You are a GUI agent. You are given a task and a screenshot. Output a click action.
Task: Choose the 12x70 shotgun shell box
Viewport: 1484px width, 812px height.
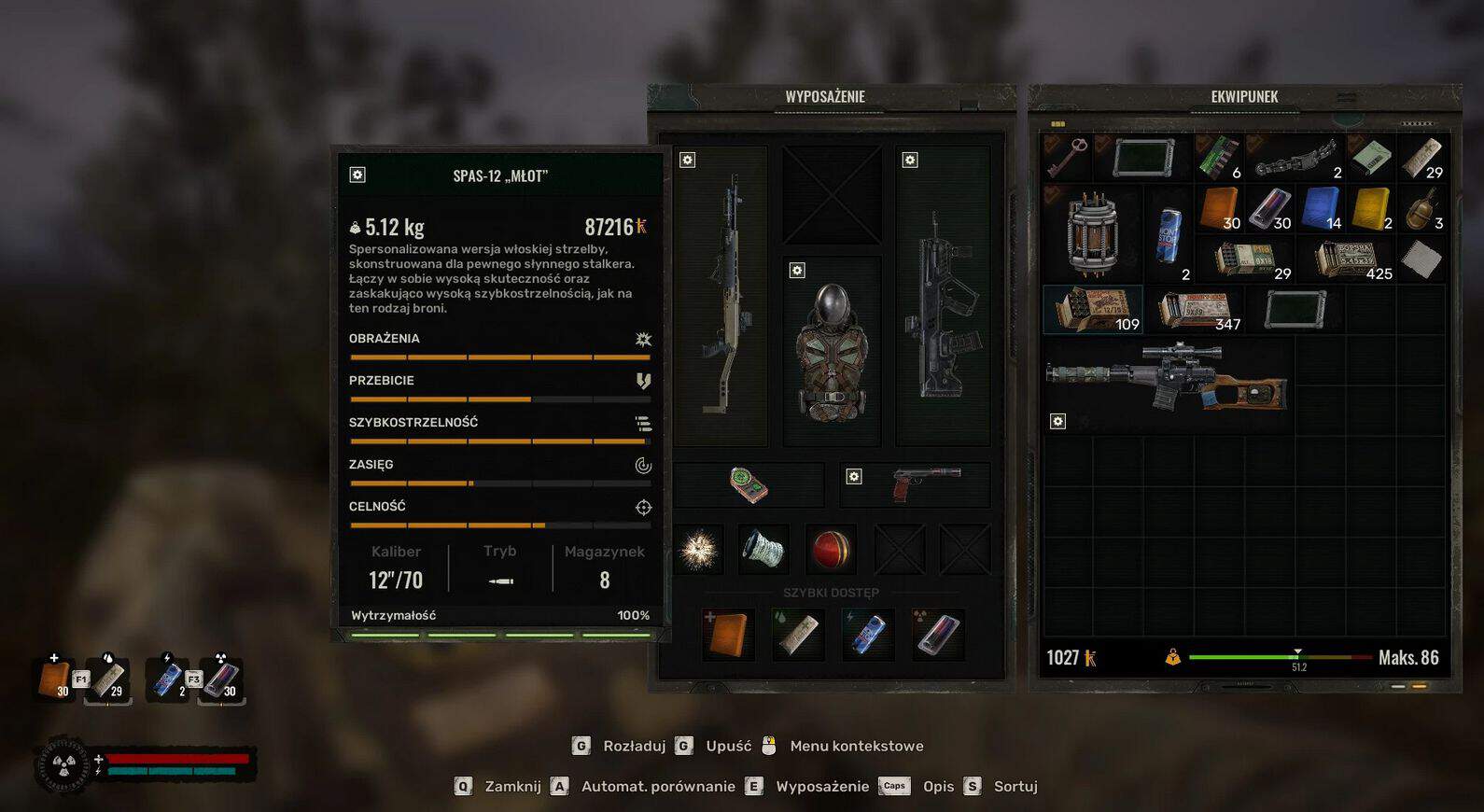(1092, 309)
